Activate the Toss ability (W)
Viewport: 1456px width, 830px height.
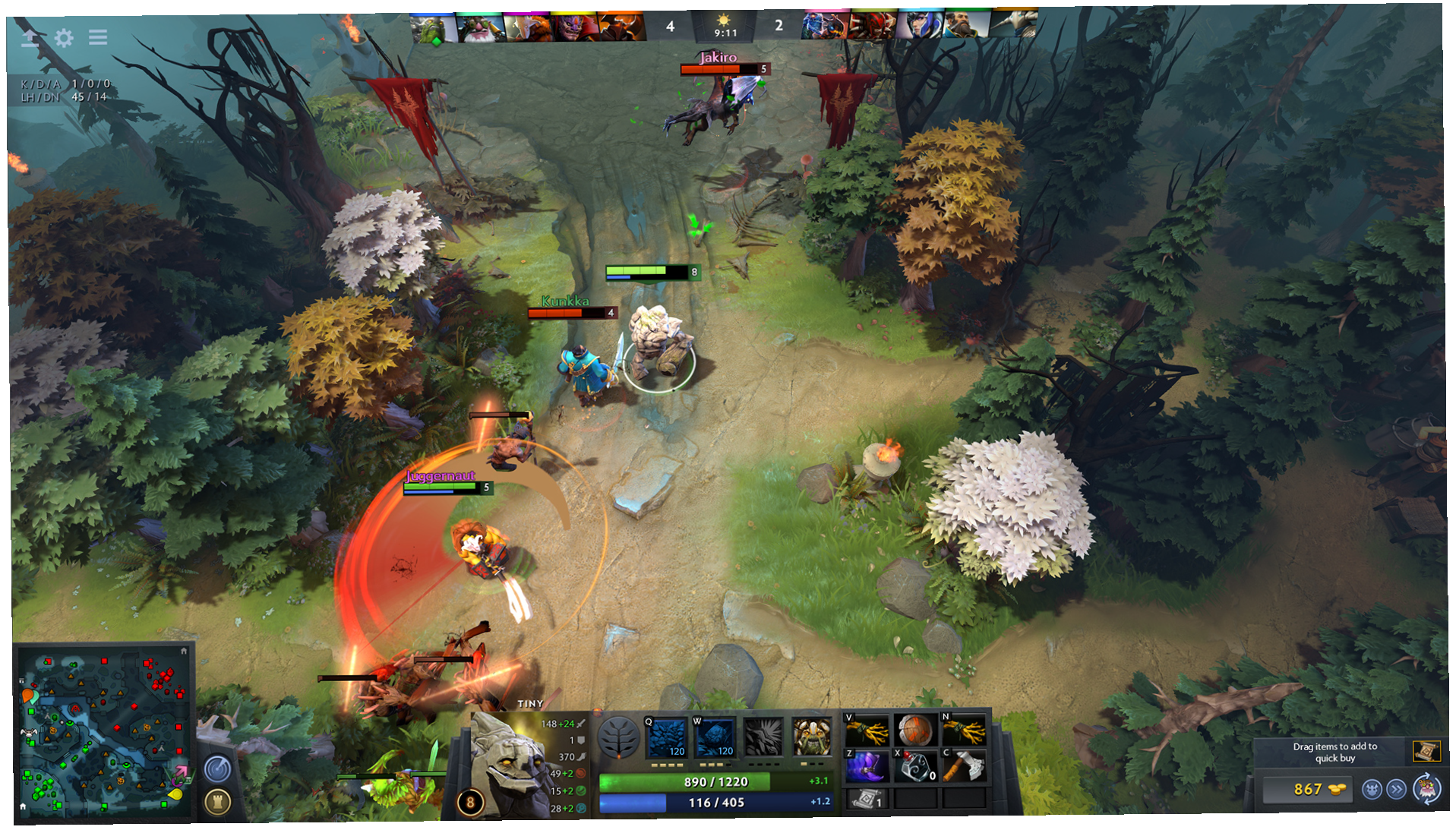[715, 737]
